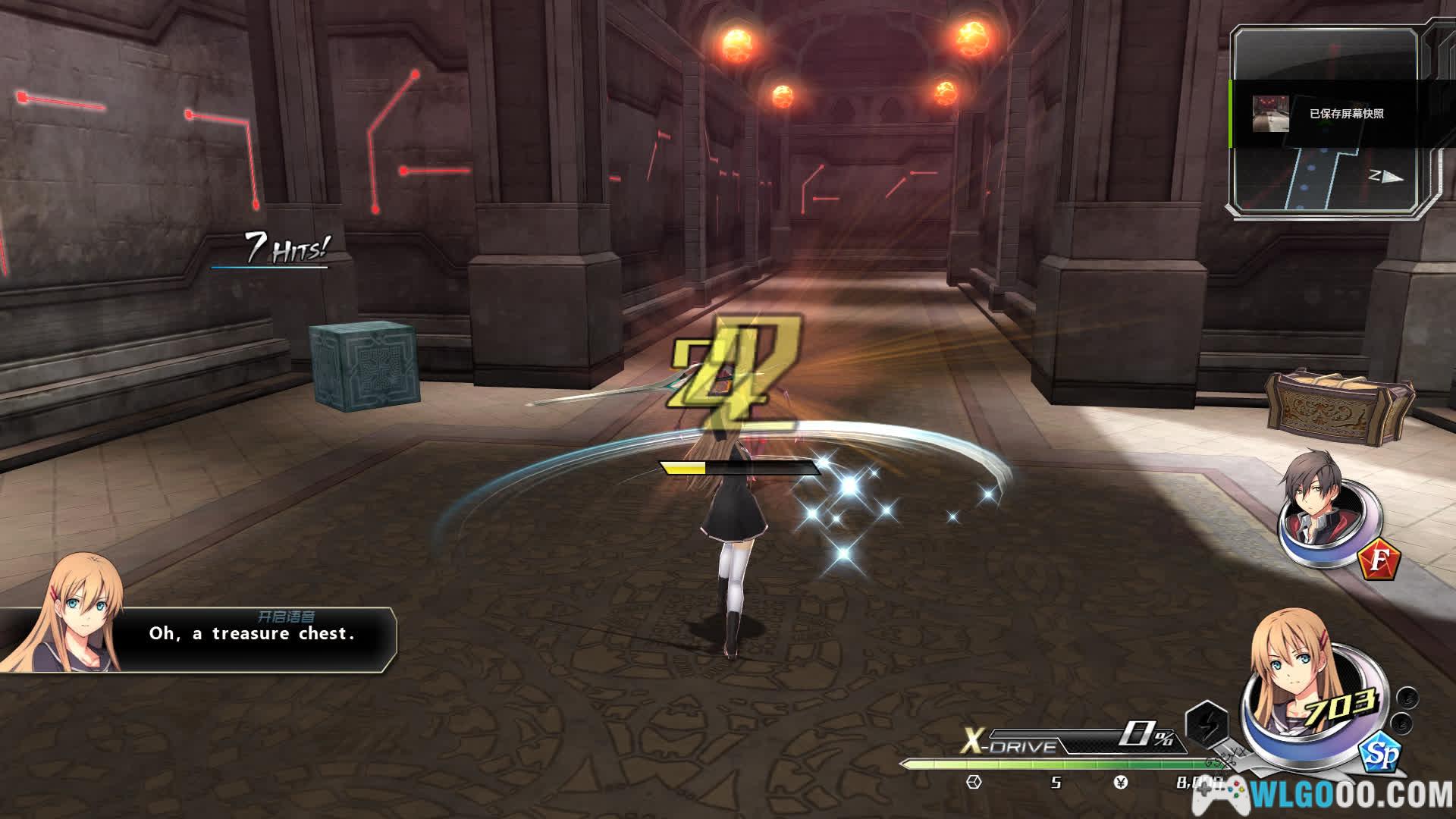
Task: Click the saved screenshot notification thumbnail
Action: [x=1270, y=114]
